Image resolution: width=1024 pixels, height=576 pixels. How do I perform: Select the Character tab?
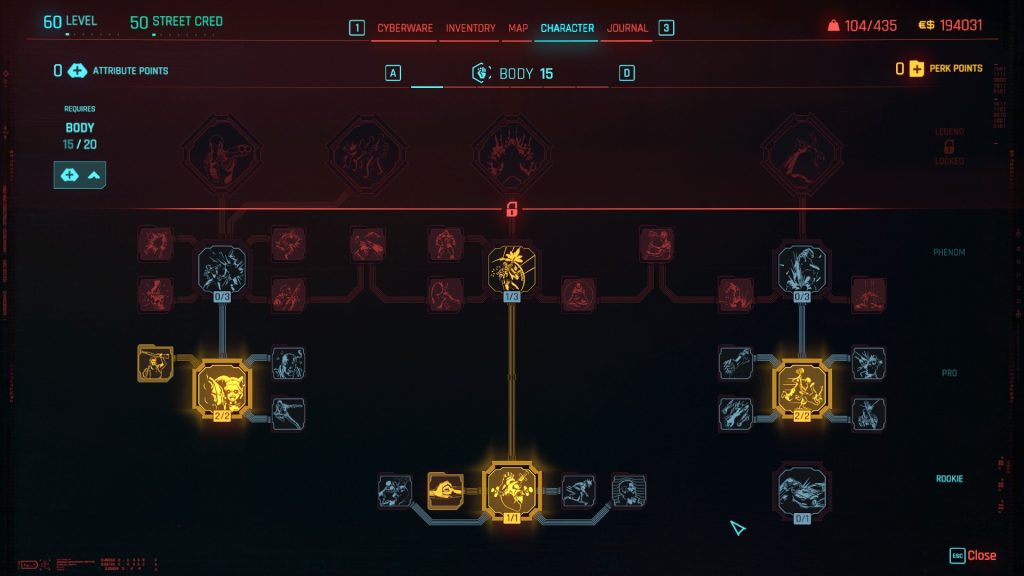pyautogui.click(x=567, y=28)
